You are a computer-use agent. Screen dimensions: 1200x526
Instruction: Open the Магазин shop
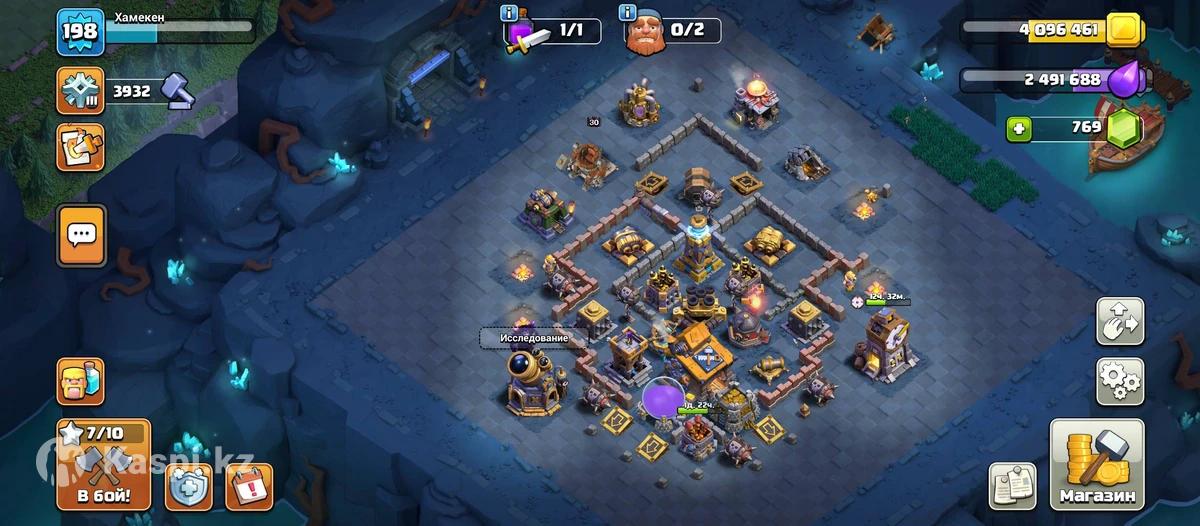point(1096,464)
